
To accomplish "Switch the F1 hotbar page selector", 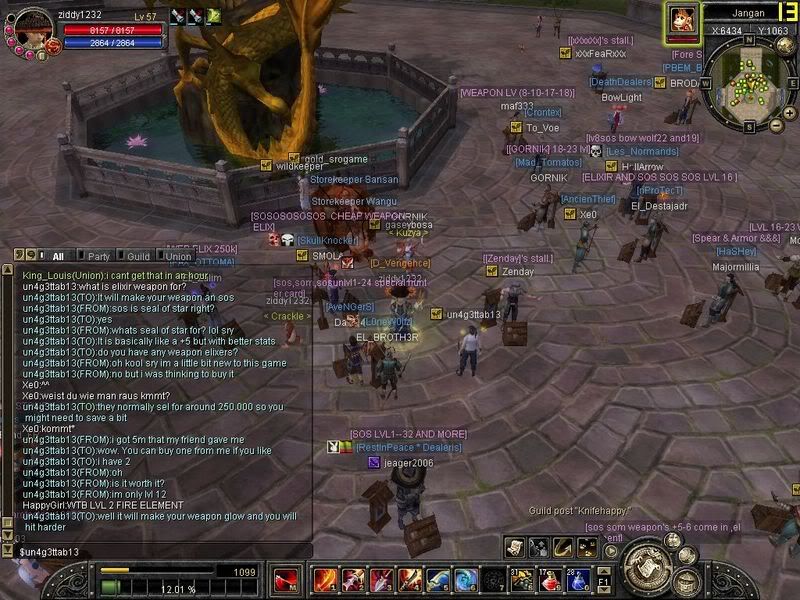I will coord(604,579).
